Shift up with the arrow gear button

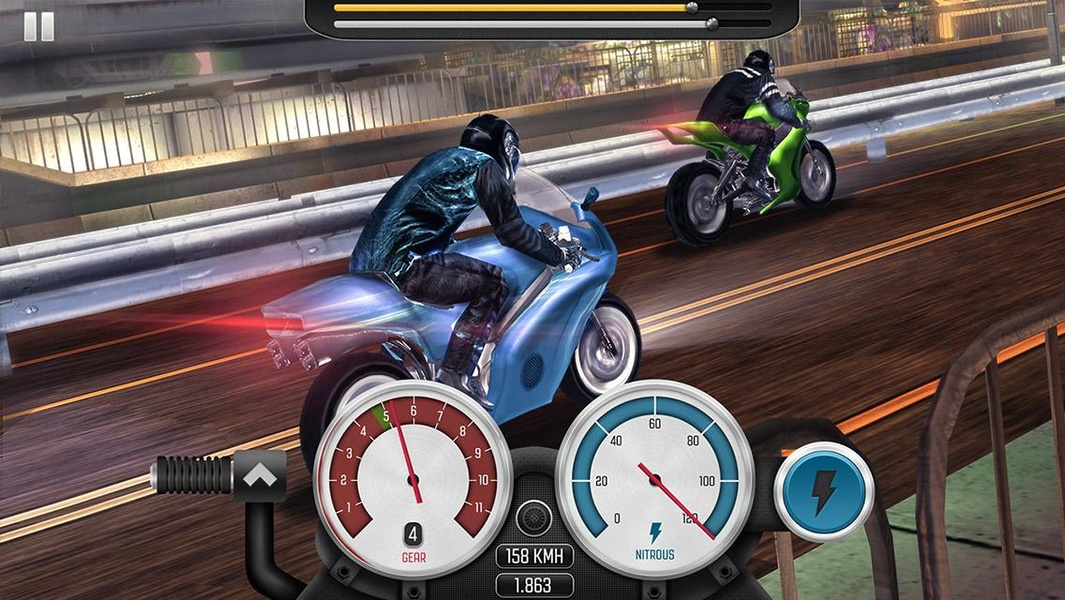[x=259, y=476]
